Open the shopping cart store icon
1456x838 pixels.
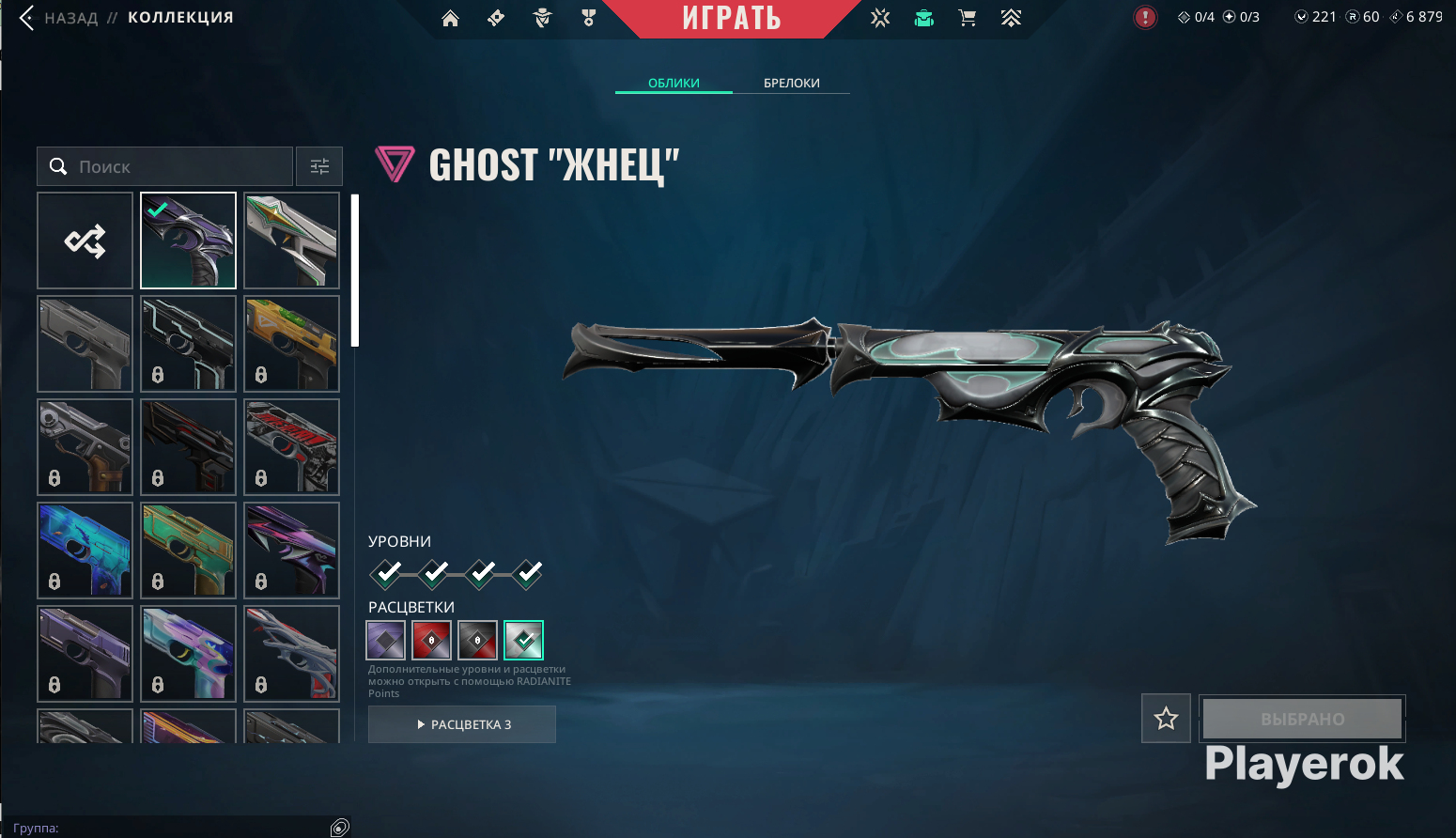[x=967, y=18]
